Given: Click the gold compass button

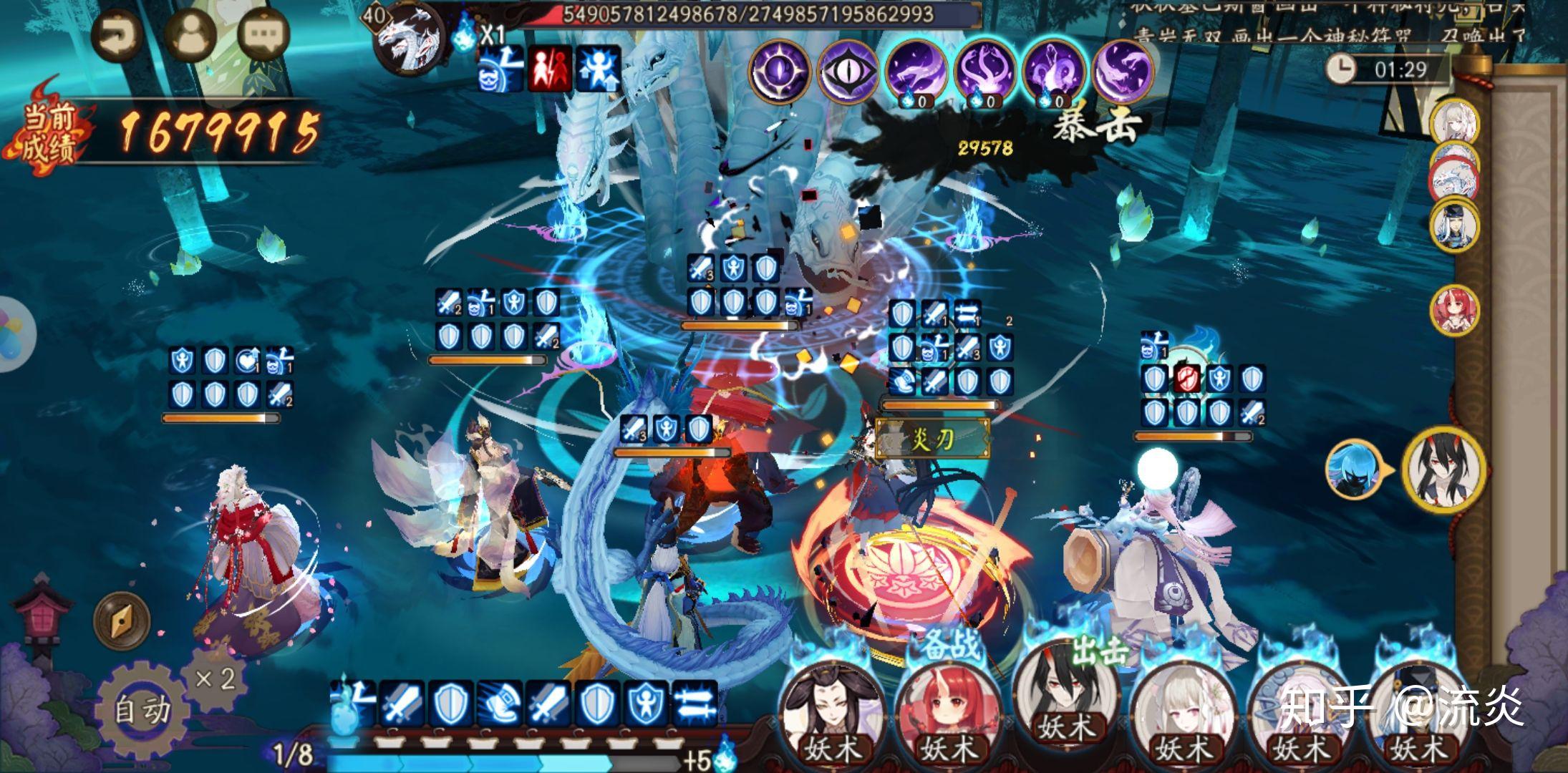Looking at the screenshot, I should click(122, 620).
